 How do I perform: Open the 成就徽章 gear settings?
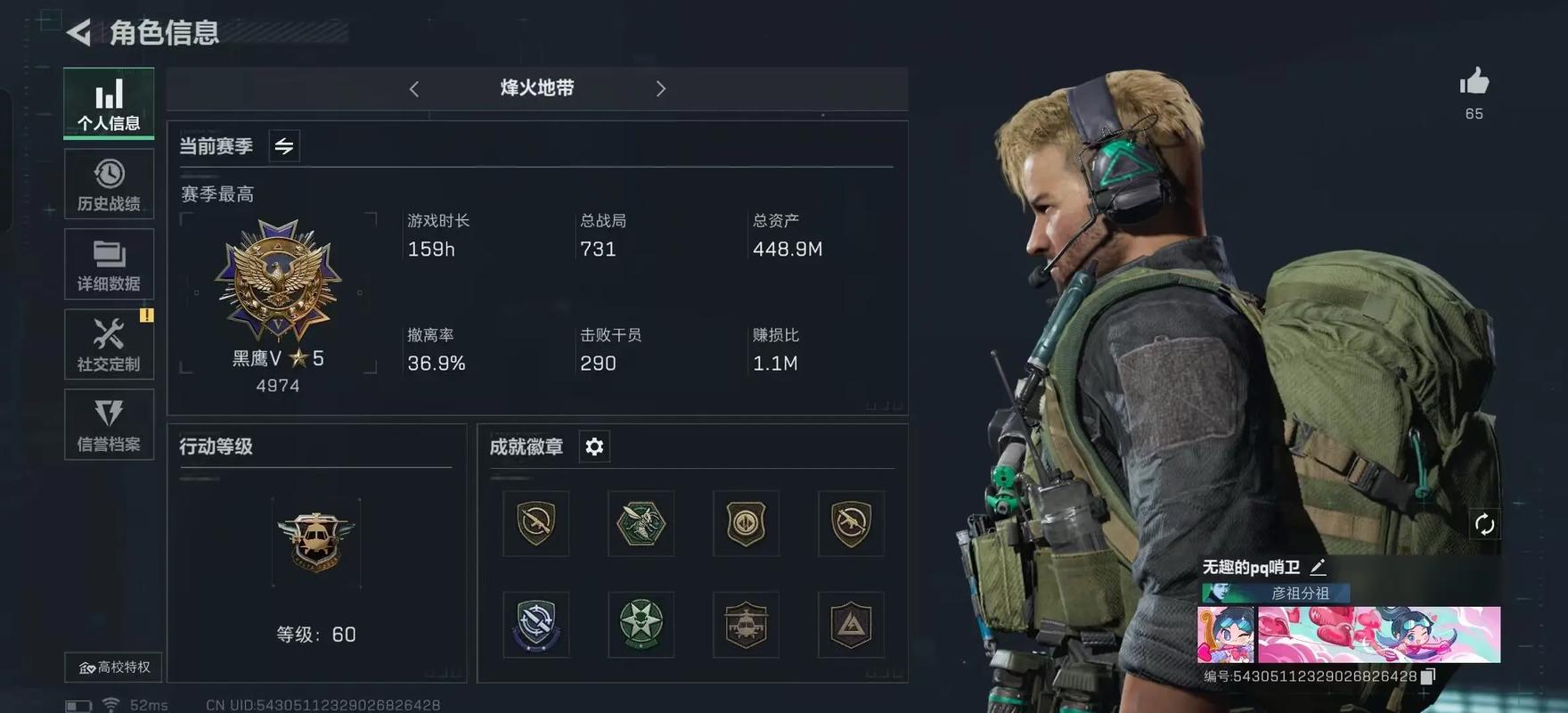pyautogui.click(x=594, y=447)
